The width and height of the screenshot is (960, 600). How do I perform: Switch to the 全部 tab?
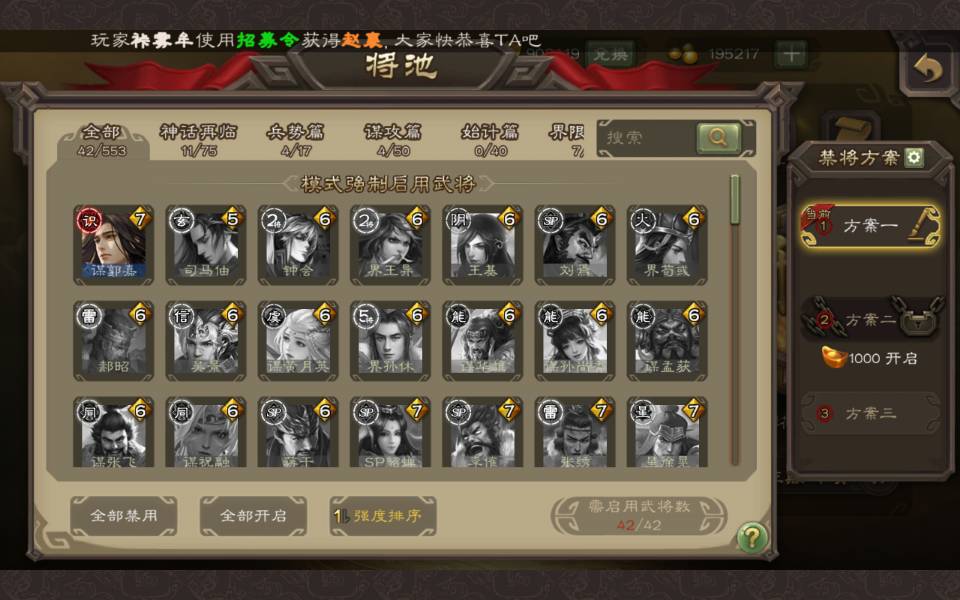point(101,139)
